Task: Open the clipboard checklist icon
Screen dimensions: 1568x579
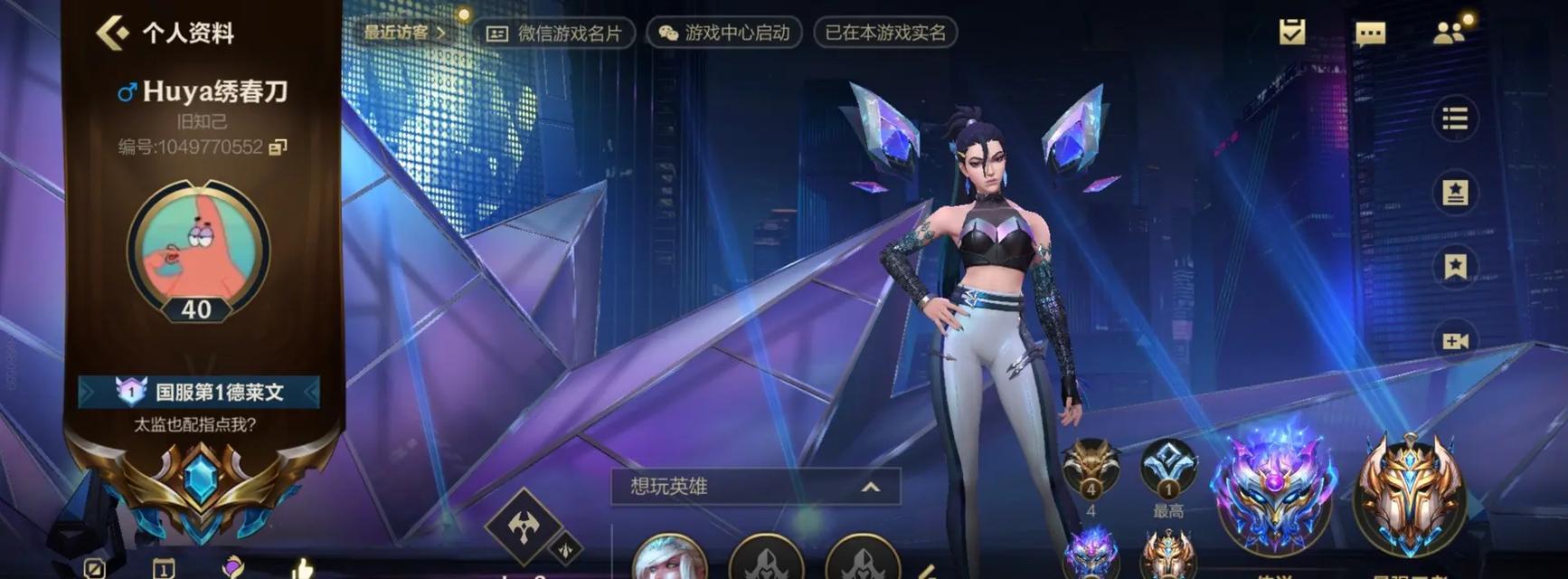Action: 1292,33
